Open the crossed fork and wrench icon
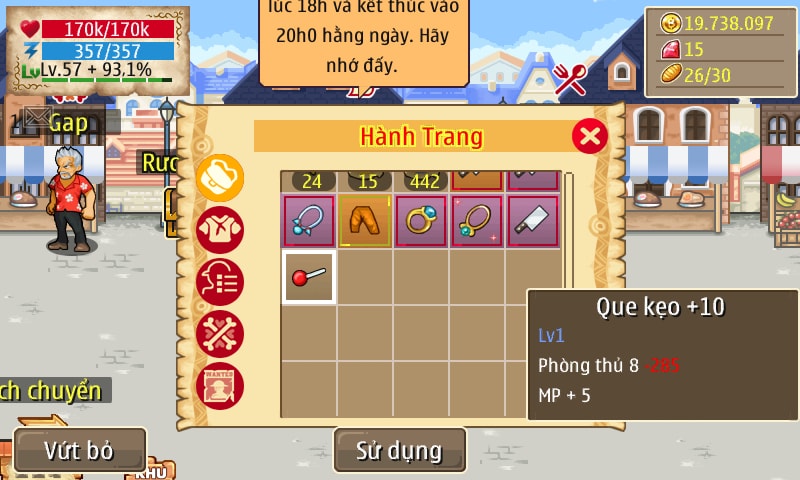Screen dimensions: 800x480 coord(570,79)
